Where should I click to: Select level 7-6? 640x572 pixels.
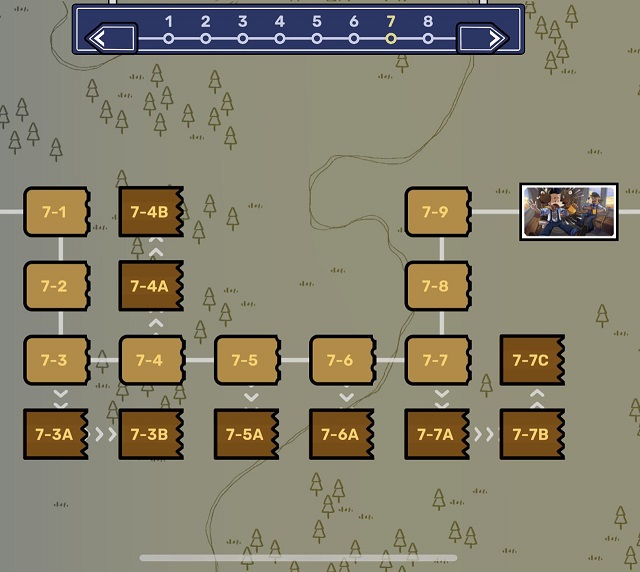point(342,360)
